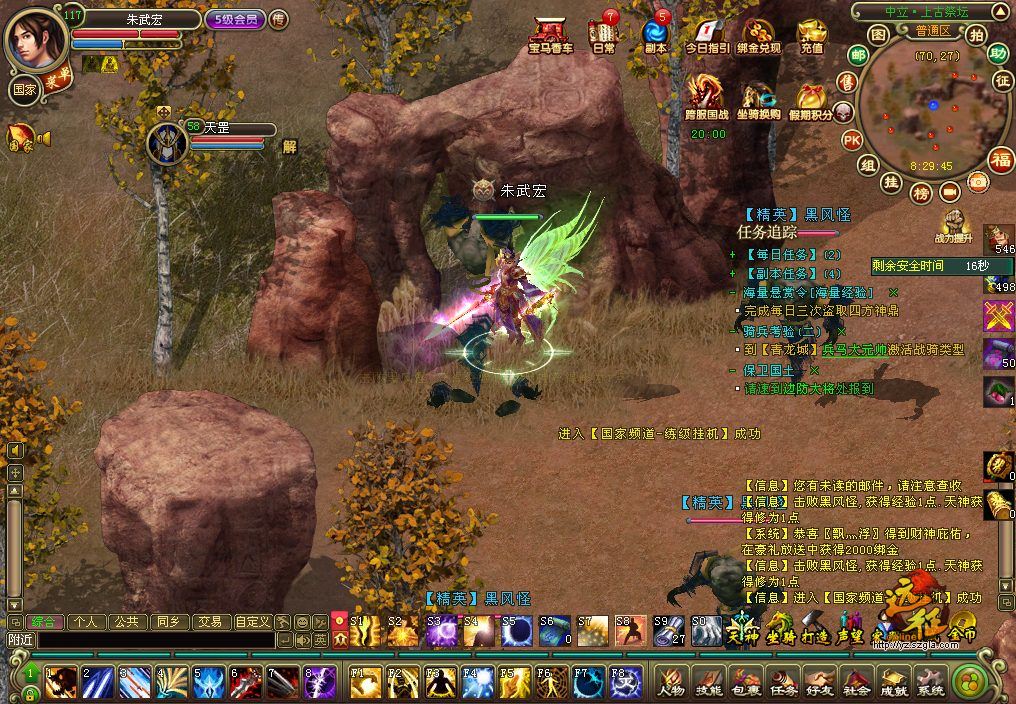
Task: Open the 榜 ranking button below minimap
Action: (x=921, y=191)
